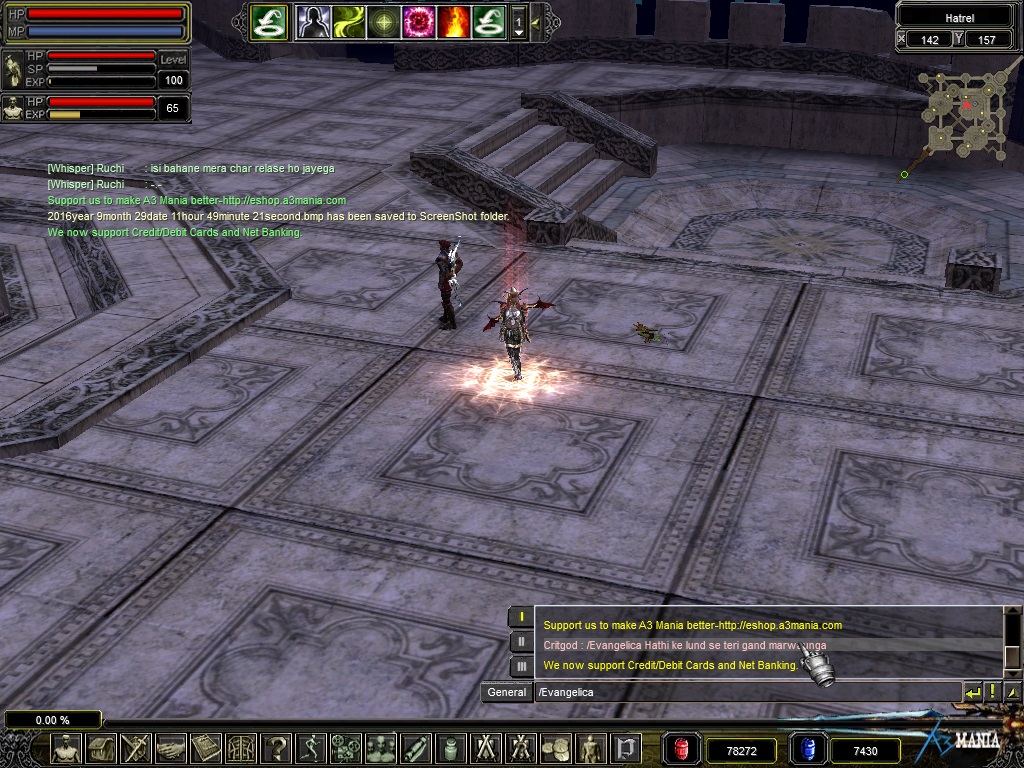This screenshot has height=768, width=1024.
Task: Switch to chat tab I
Action: pyautogui.click(x=521, y=617)
